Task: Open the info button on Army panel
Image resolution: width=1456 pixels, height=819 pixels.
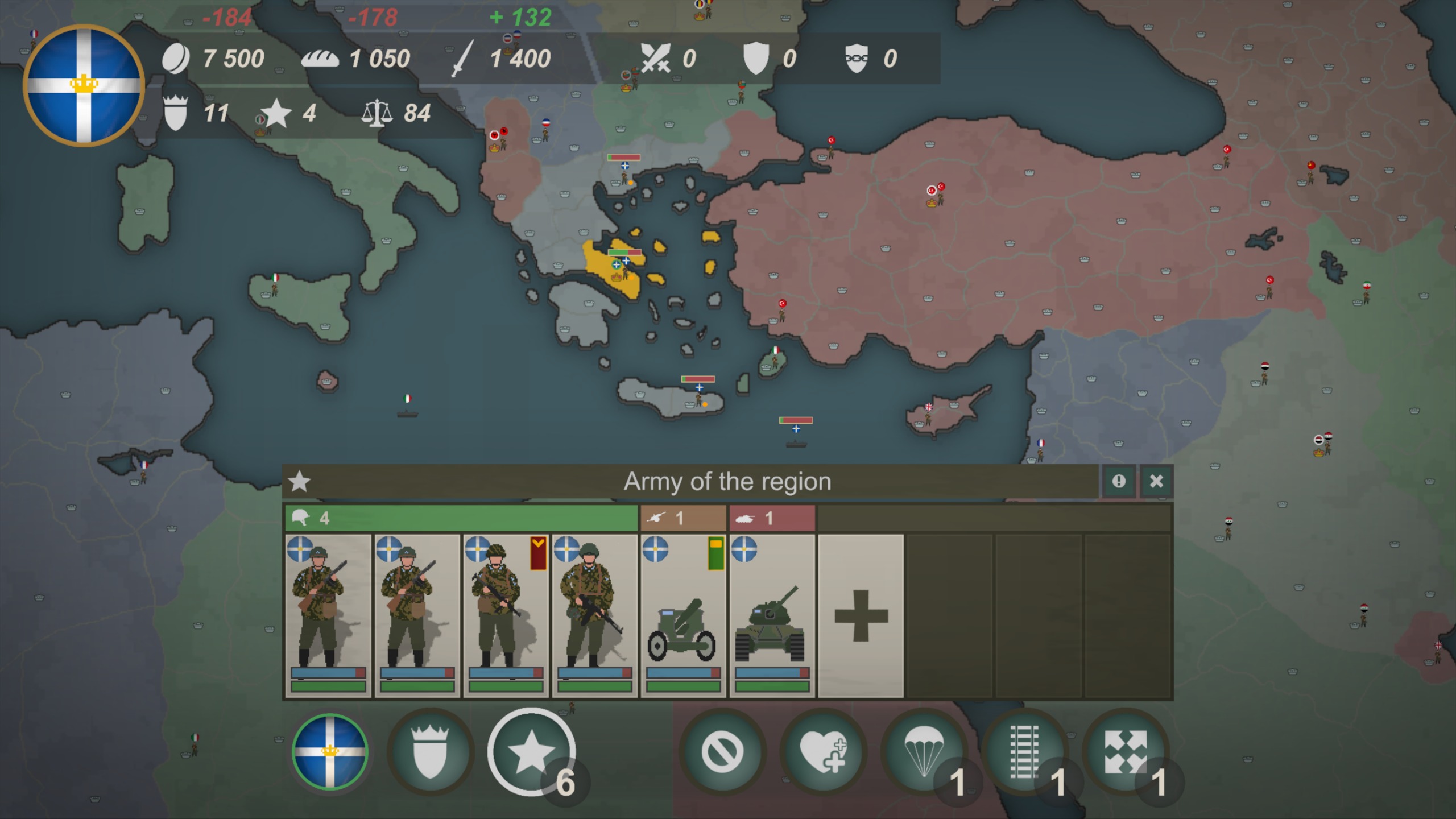Action: (1119, 481)
